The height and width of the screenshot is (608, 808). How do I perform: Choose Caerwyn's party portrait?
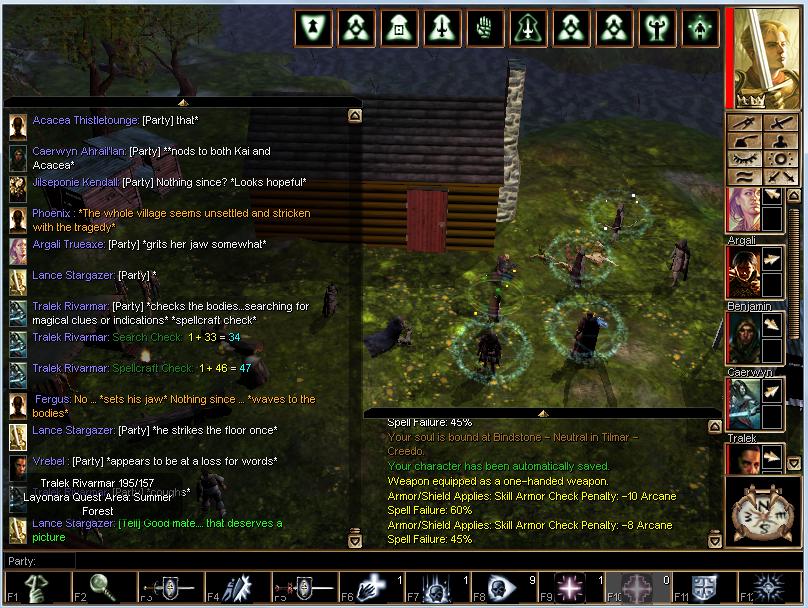click(743, 340)
